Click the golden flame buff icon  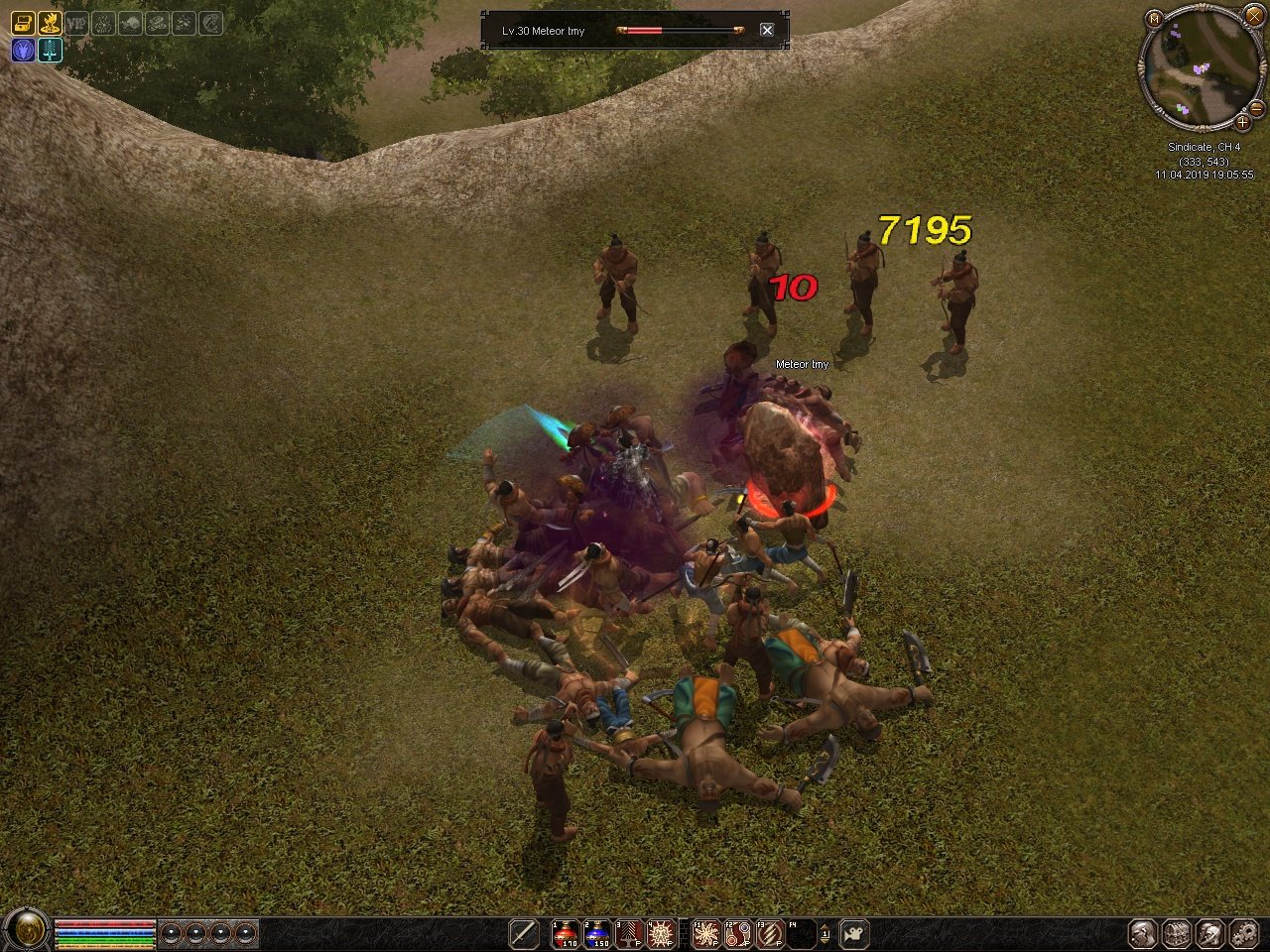point(50,23)
